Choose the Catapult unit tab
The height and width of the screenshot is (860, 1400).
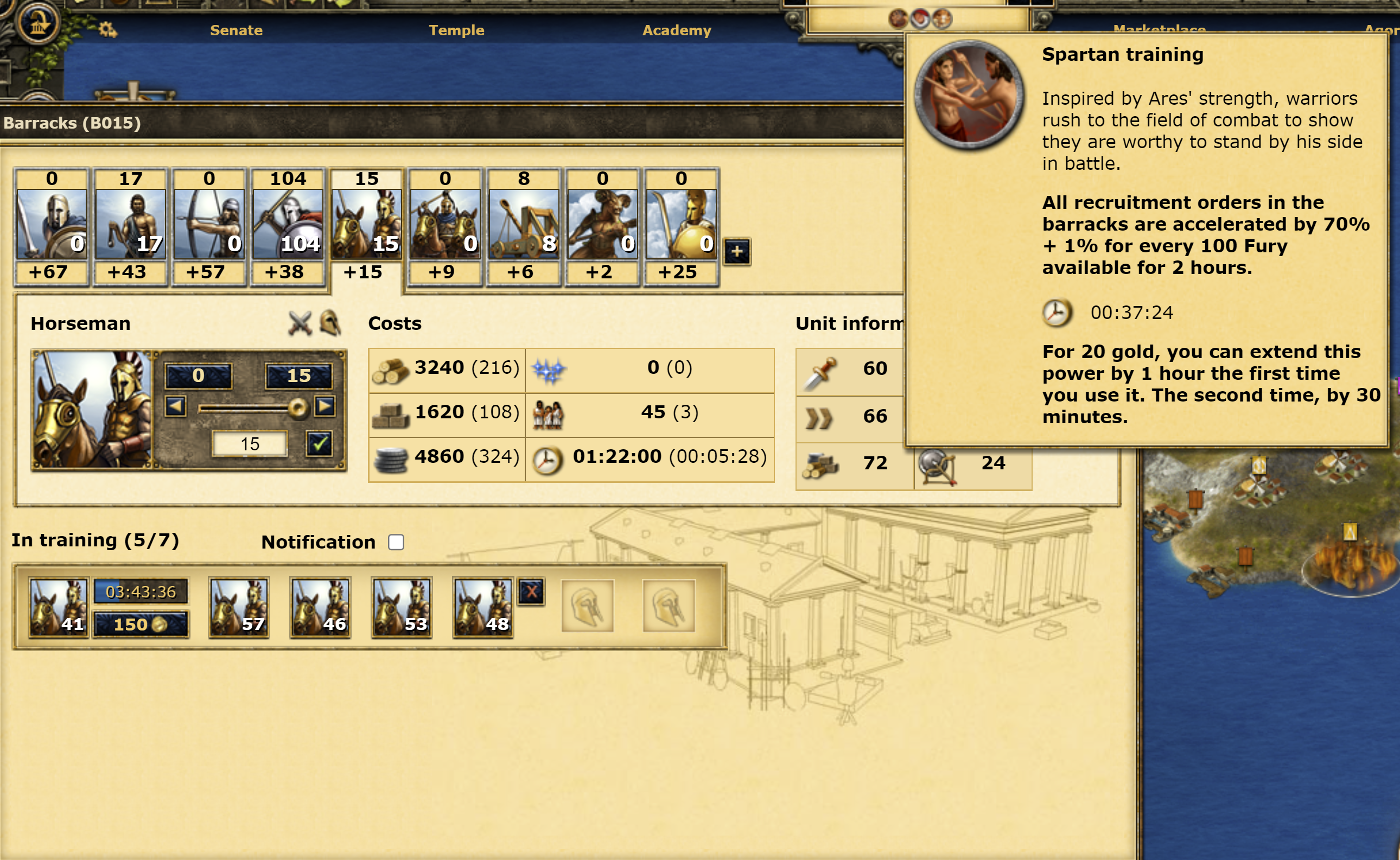pos(523,225)
